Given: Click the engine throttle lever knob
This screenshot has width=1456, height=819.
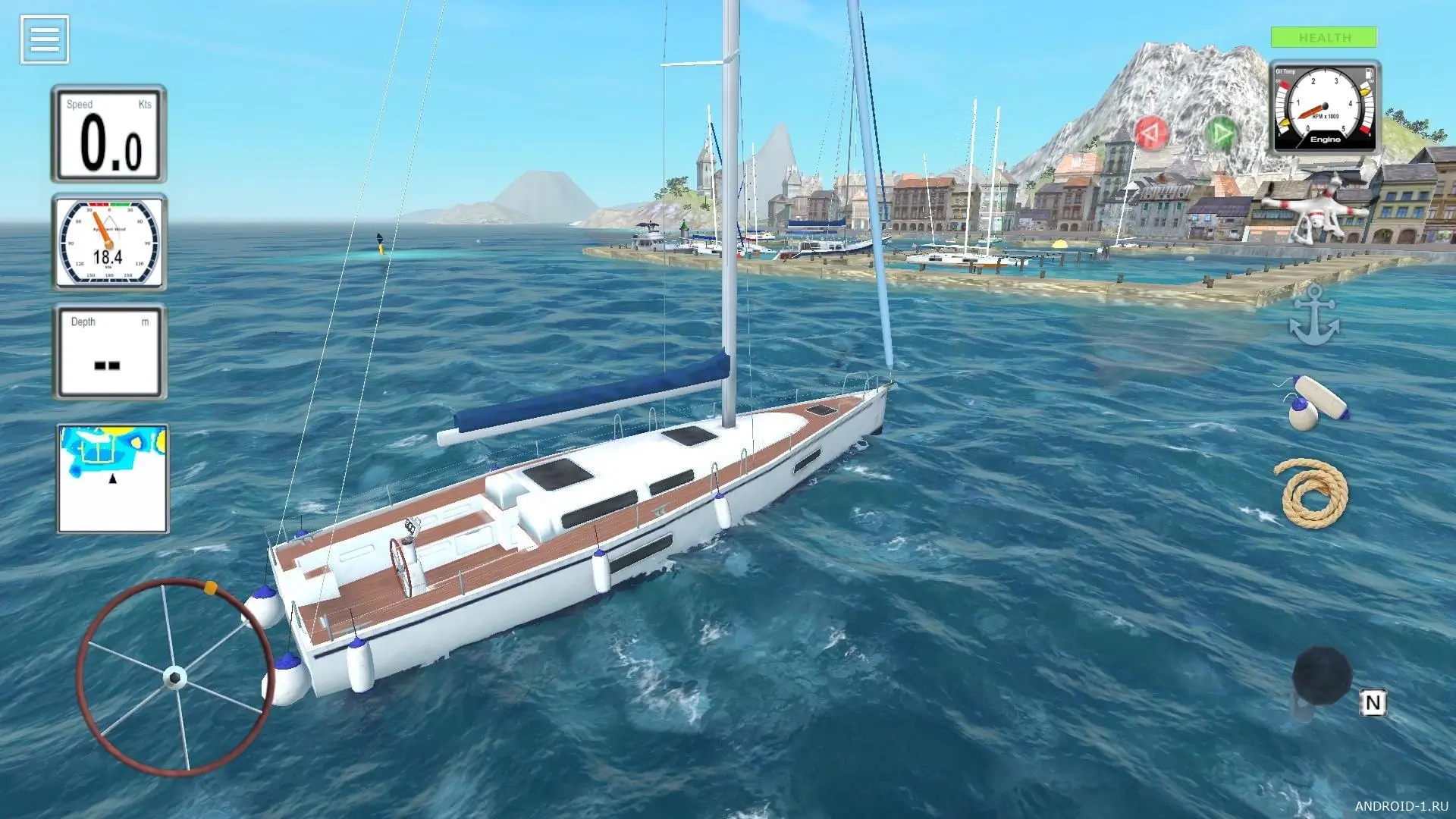Looking at the screenshot, I should (x=1322, y=675).
